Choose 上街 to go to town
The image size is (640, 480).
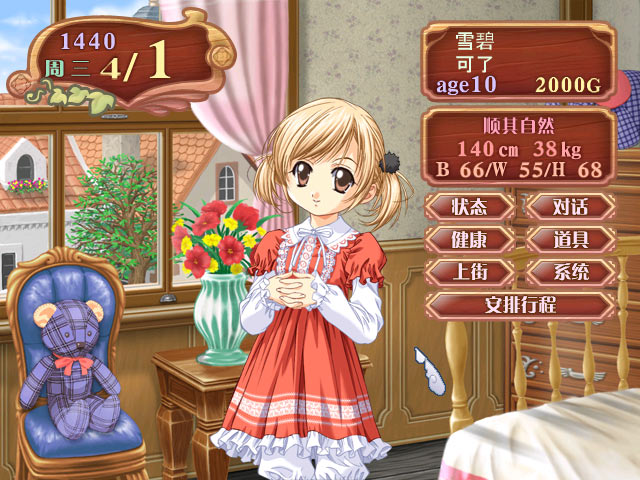click(469, 271)
